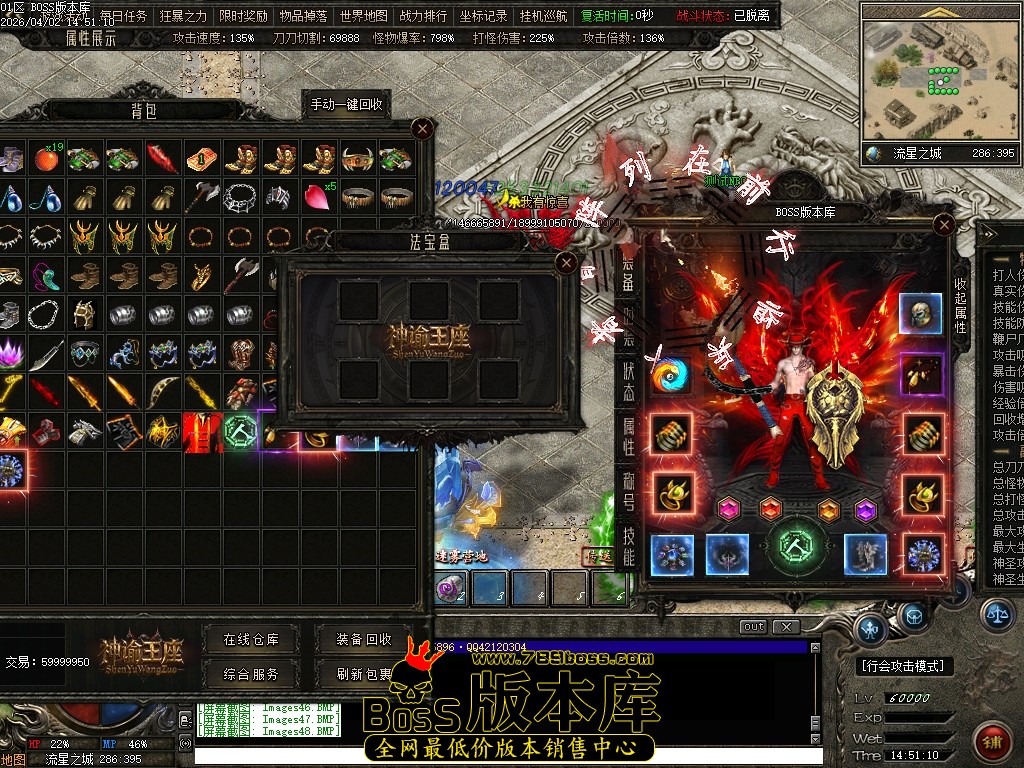Toggle 挂机巡航 auto-cruise

click(543, 16)
